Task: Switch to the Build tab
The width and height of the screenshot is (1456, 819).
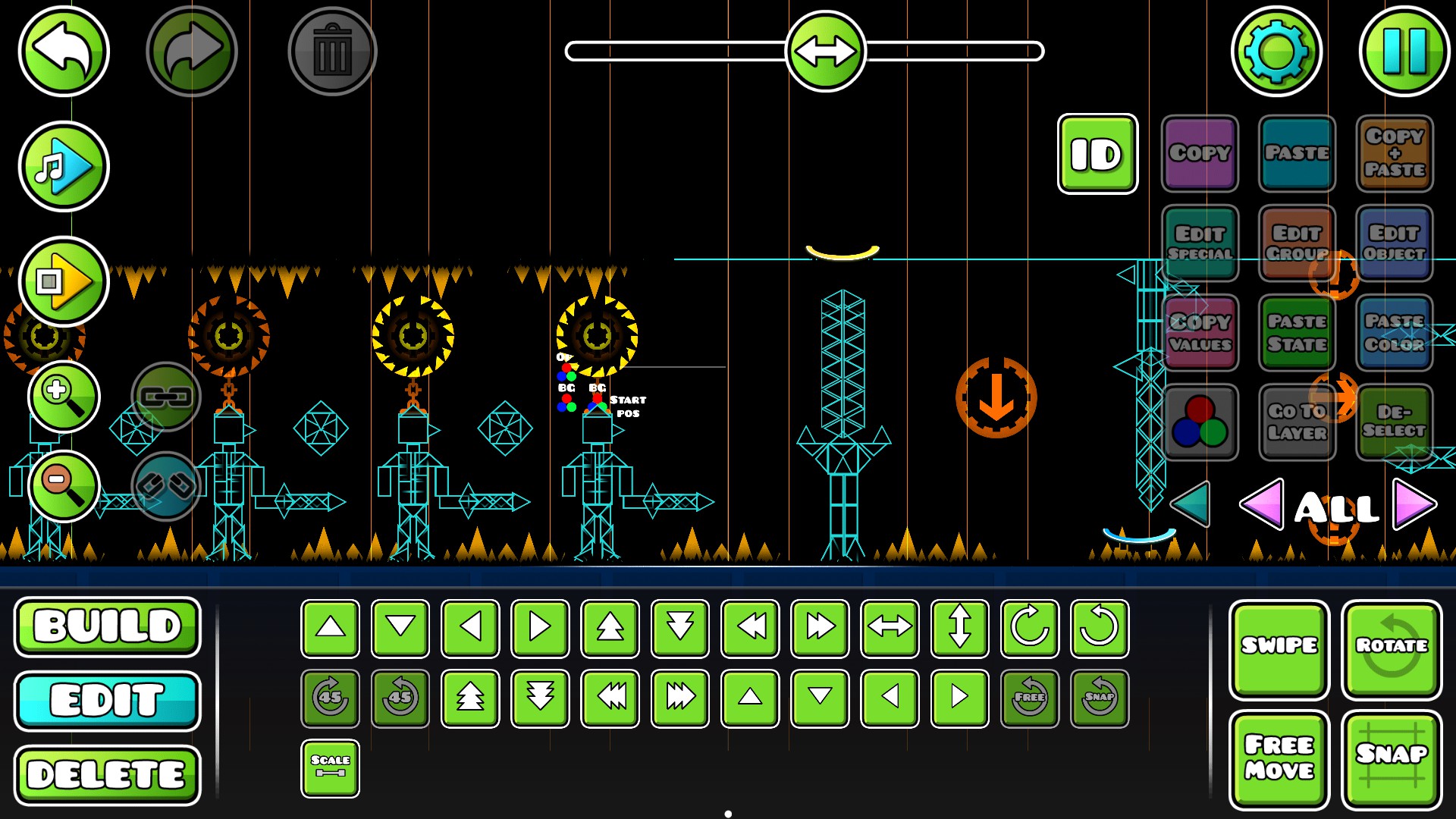Action: pos(107,627)
